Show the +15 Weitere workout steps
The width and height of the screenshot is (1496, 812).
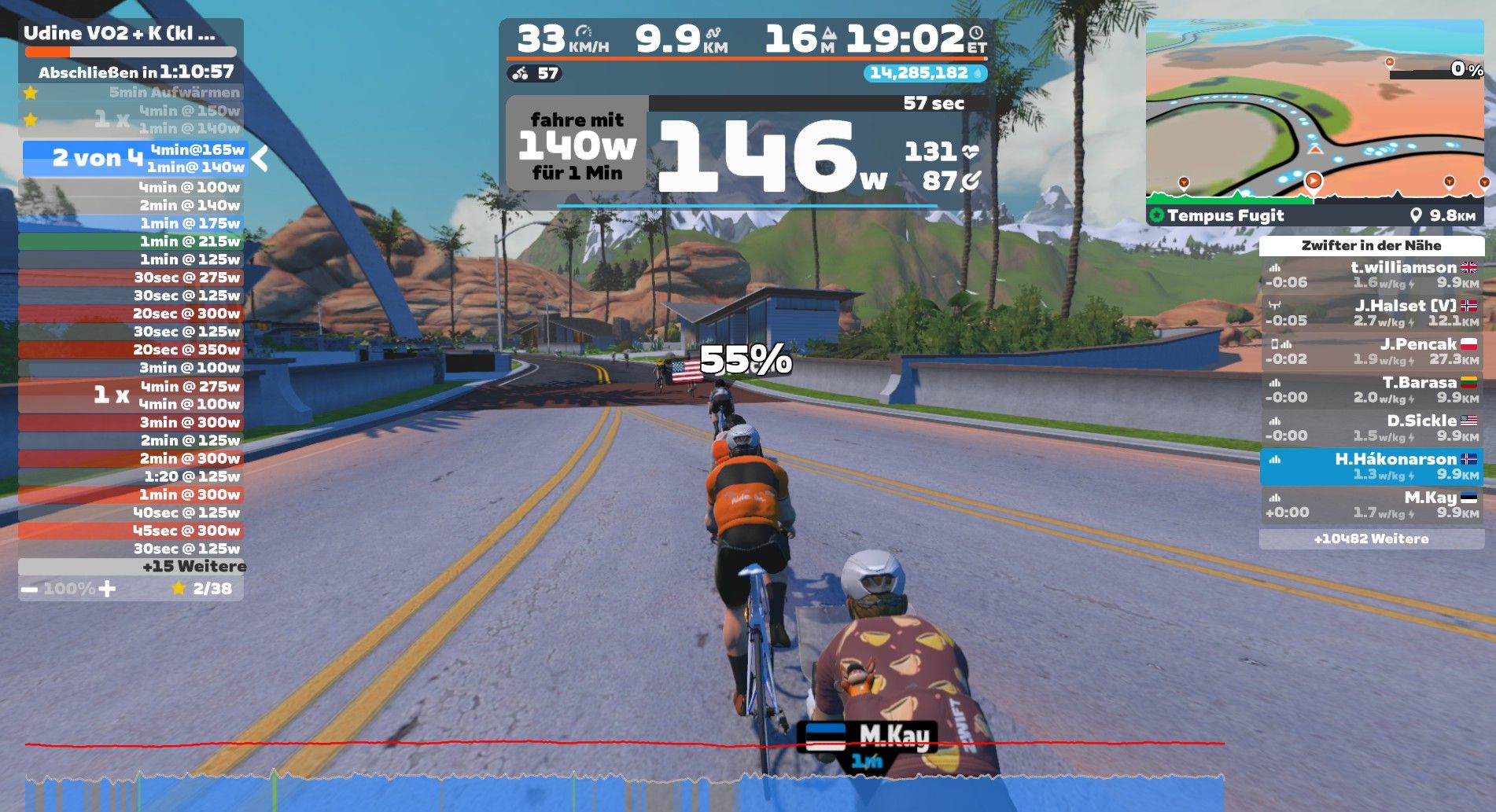tap(131, 567)
